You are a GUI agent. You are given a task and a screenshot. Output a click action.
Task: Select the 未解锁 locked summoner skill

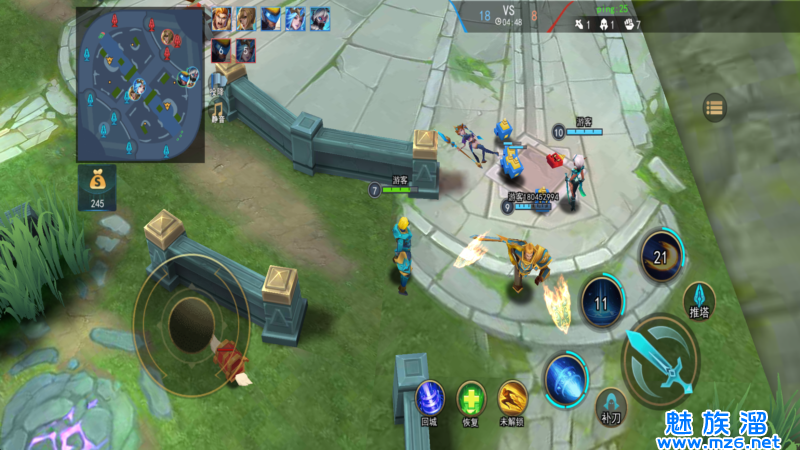tap(513, 399)
